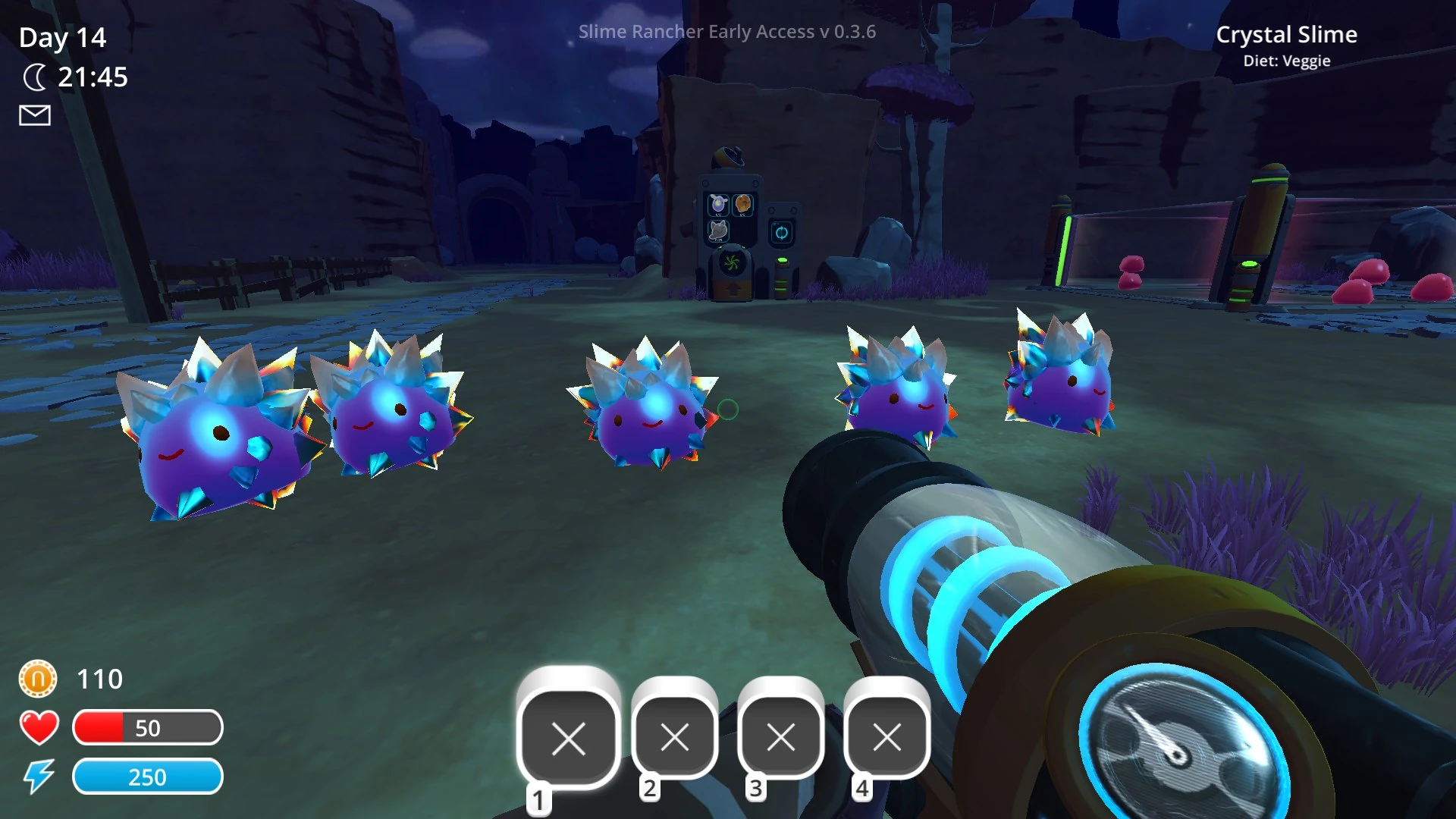Click the blue energy bar showing 250
Screen dimensions: 1456x819
pos(148,777)
